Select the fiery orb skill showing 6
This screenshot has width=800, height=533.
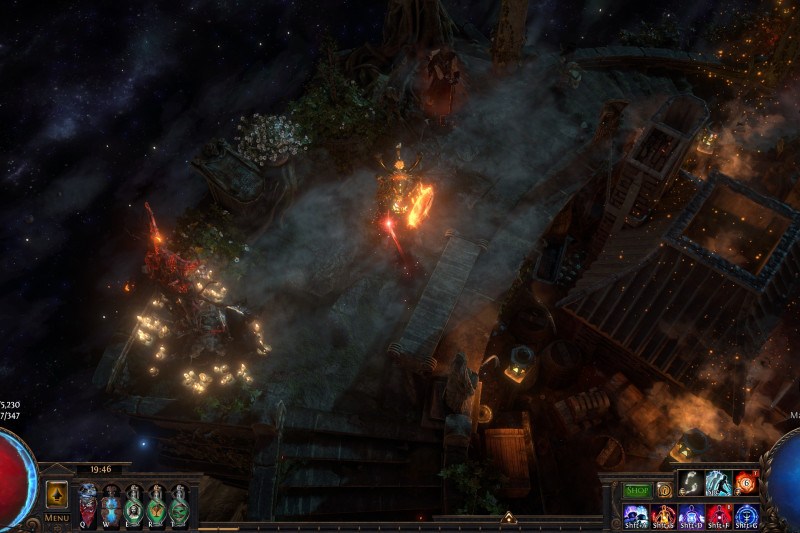(x=746, y=483)
